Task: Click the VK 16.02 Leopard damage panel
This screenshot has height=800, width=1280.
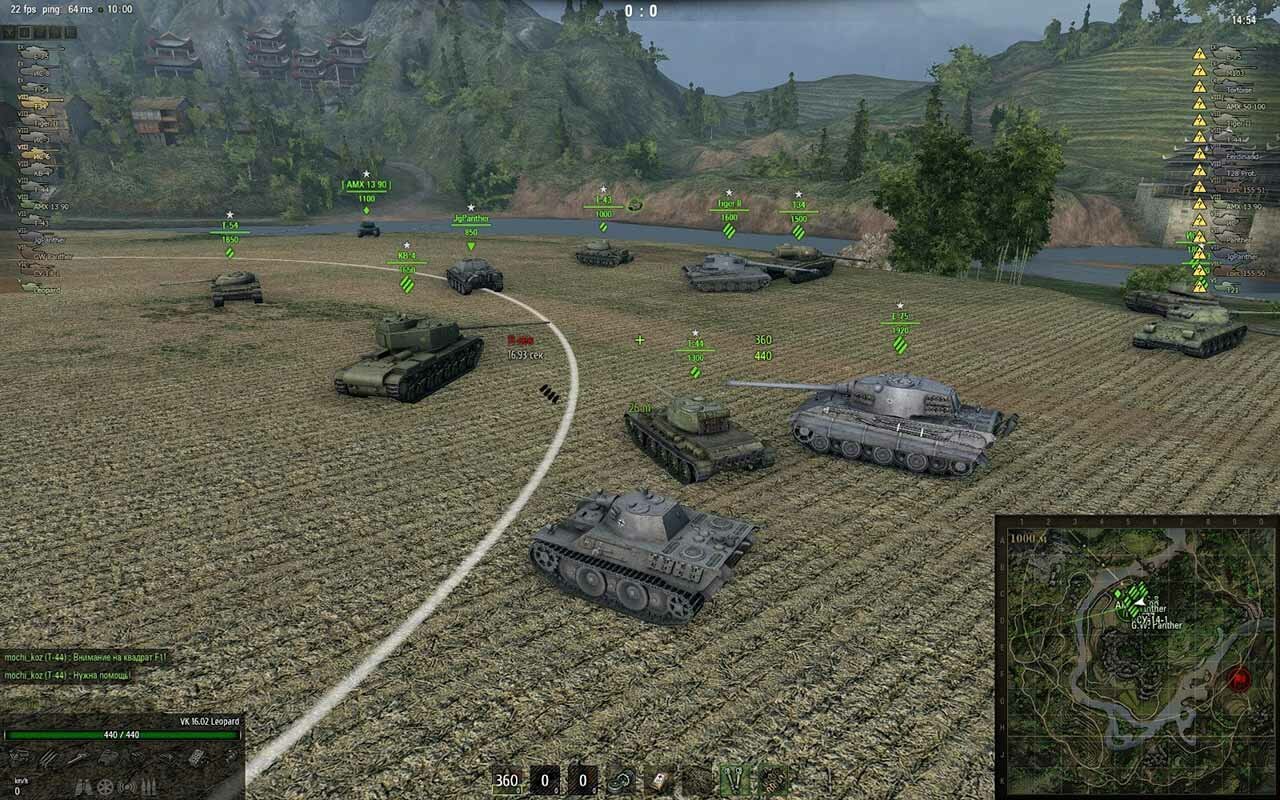Action: click(x=122, y=748)
